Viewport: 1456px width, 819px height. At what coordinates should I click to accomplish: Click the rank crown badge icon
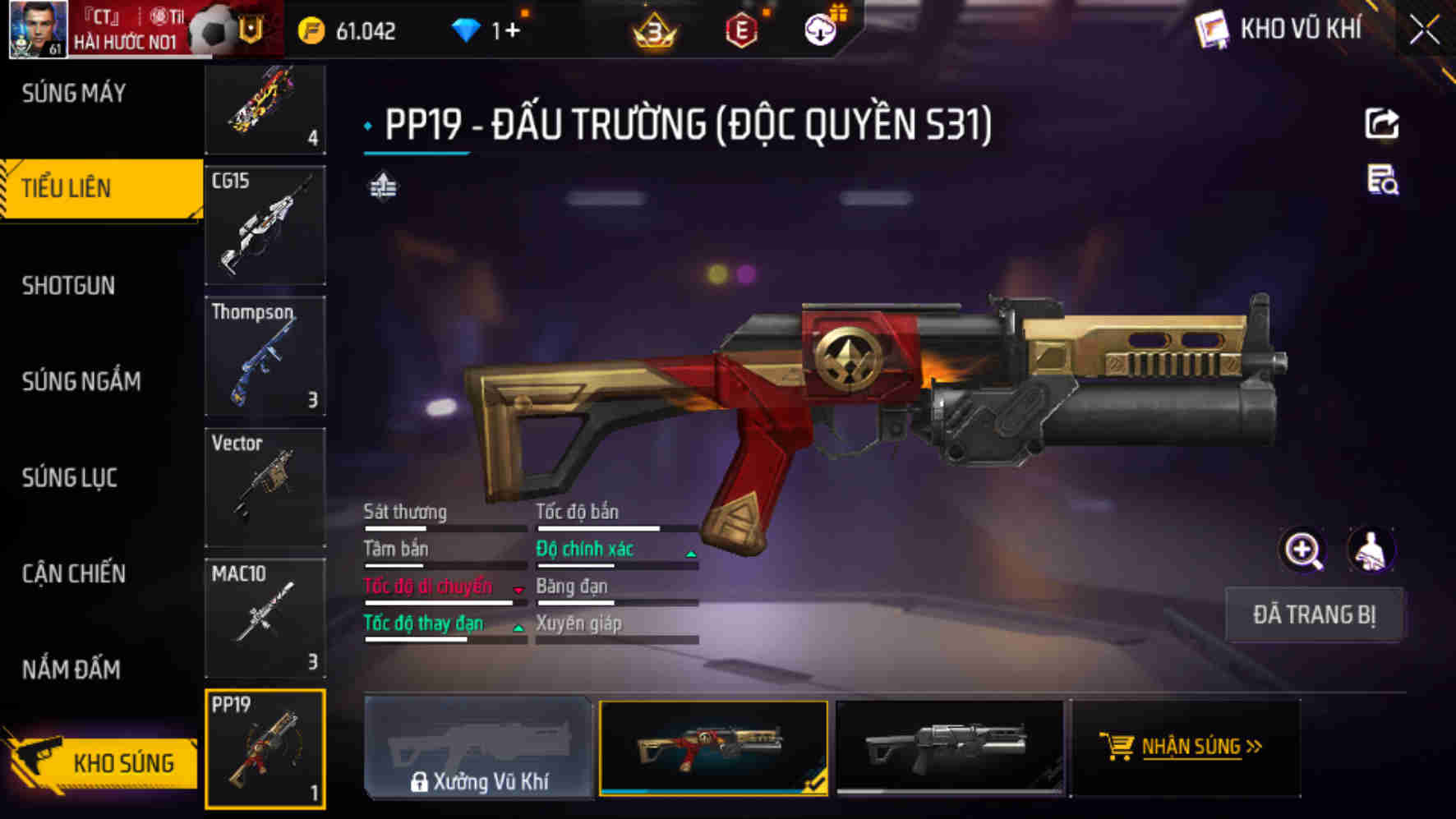[653, 31]
